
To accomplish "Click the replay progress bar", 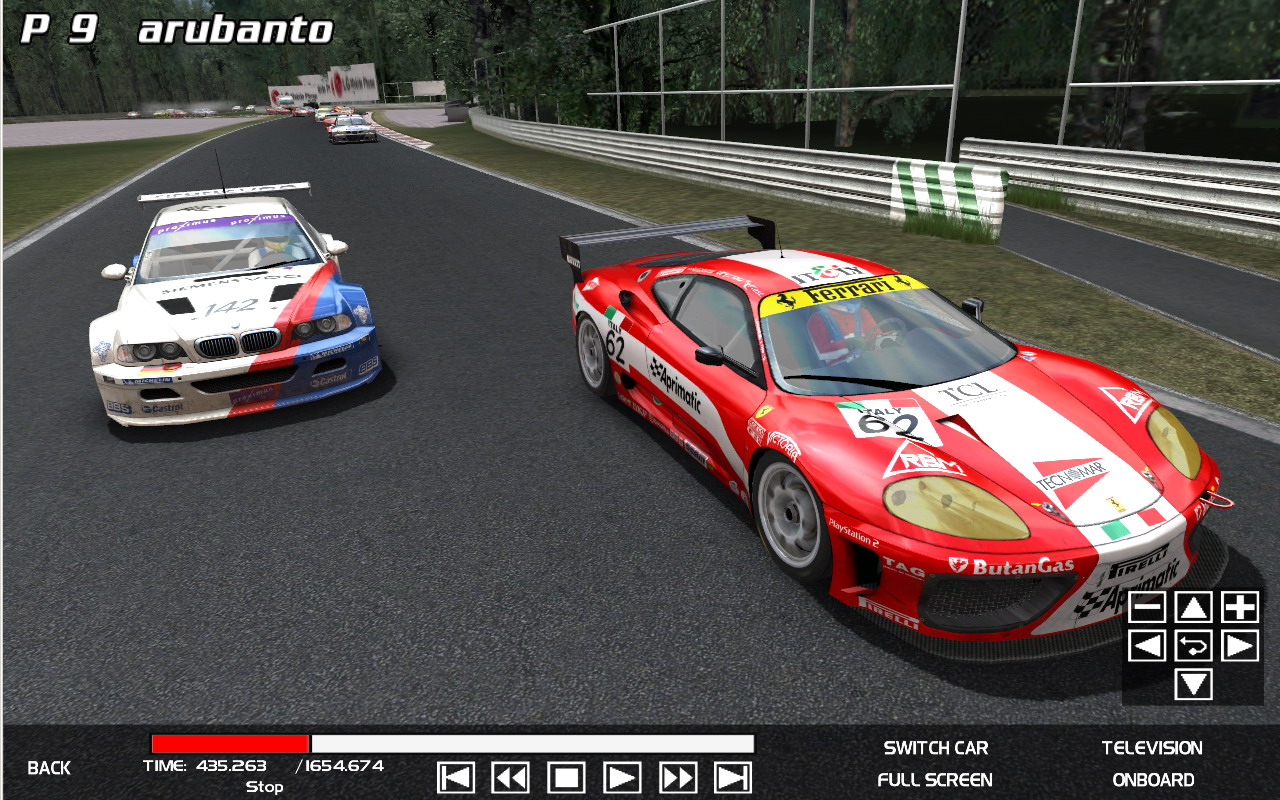I will point(452,744).
